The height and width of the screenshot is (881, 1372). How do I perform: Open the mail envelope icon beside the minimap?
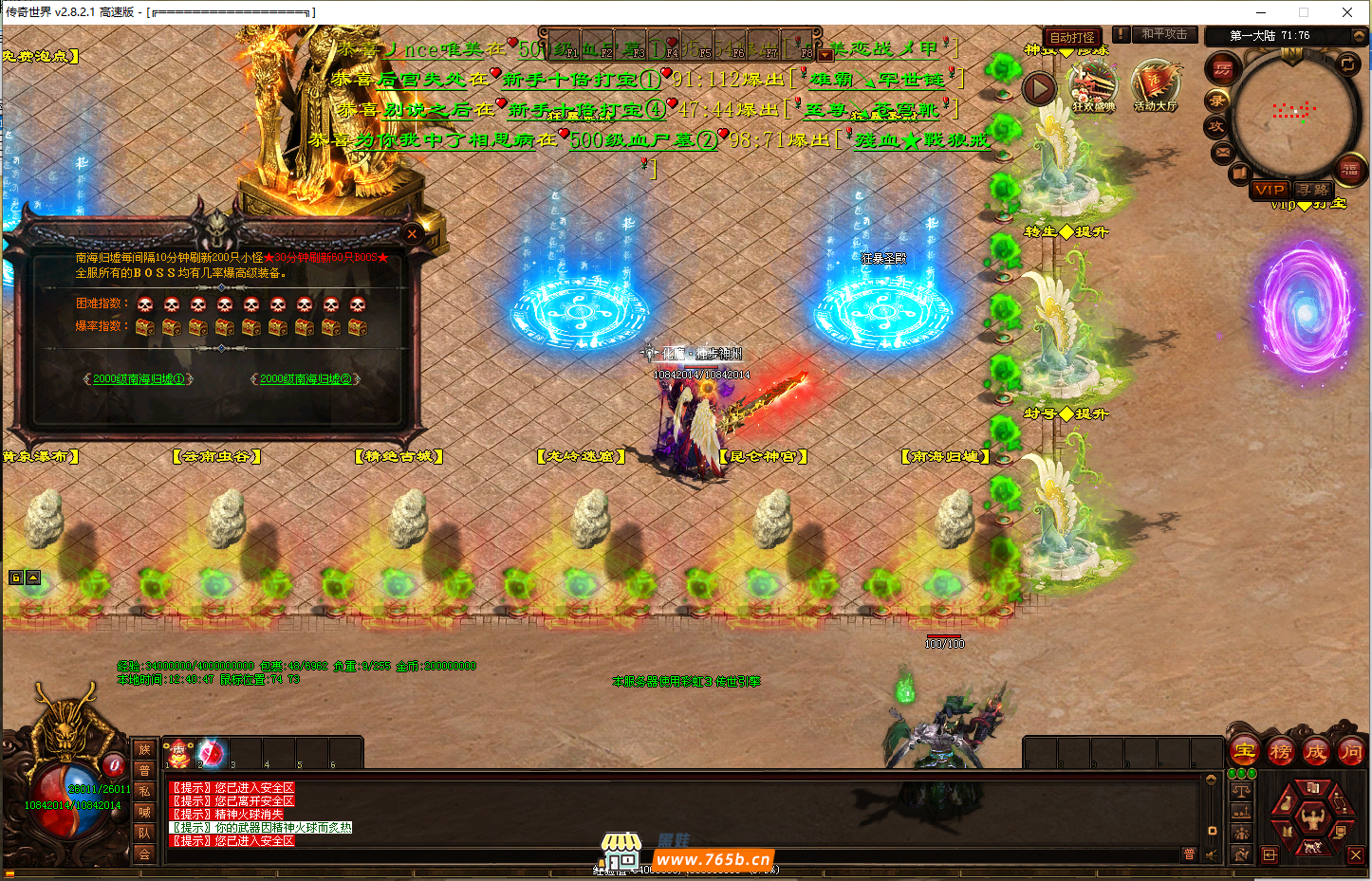click(x=1222, y=152)
